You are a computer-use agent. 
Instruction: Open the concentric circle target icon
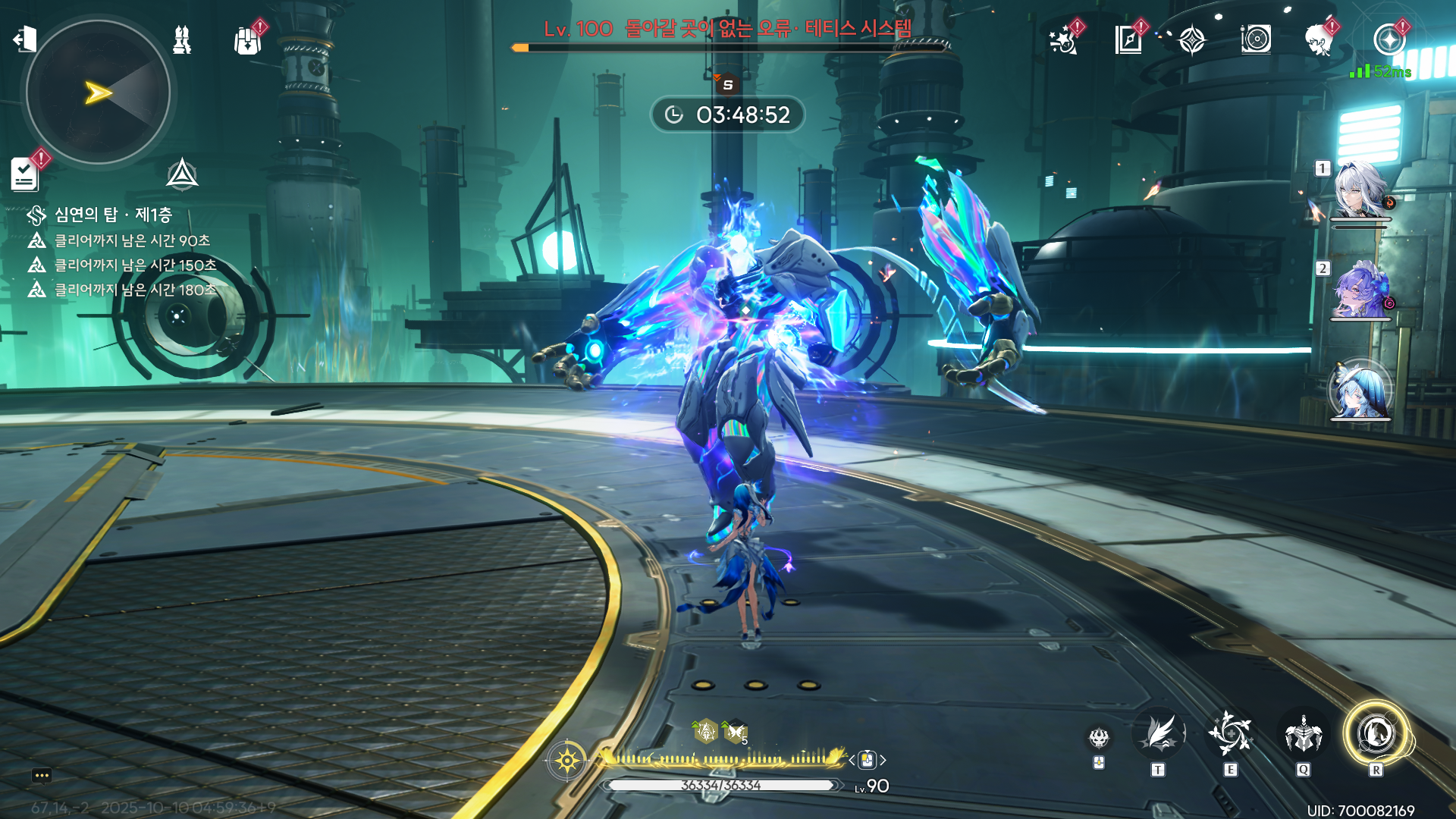click(x=1256, y=39)
